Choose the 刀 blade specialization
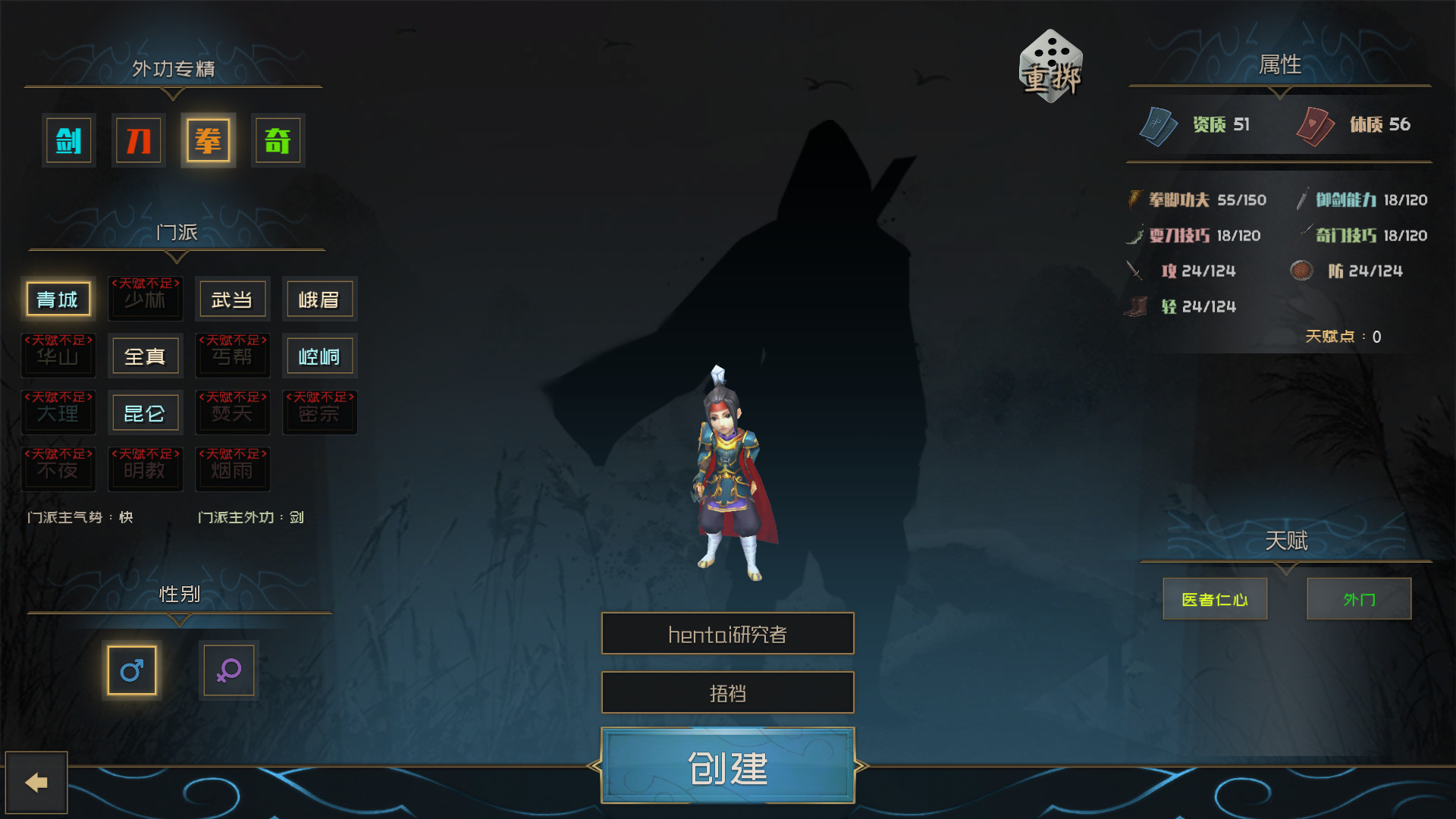1456x819 pixels. [138, 140]
